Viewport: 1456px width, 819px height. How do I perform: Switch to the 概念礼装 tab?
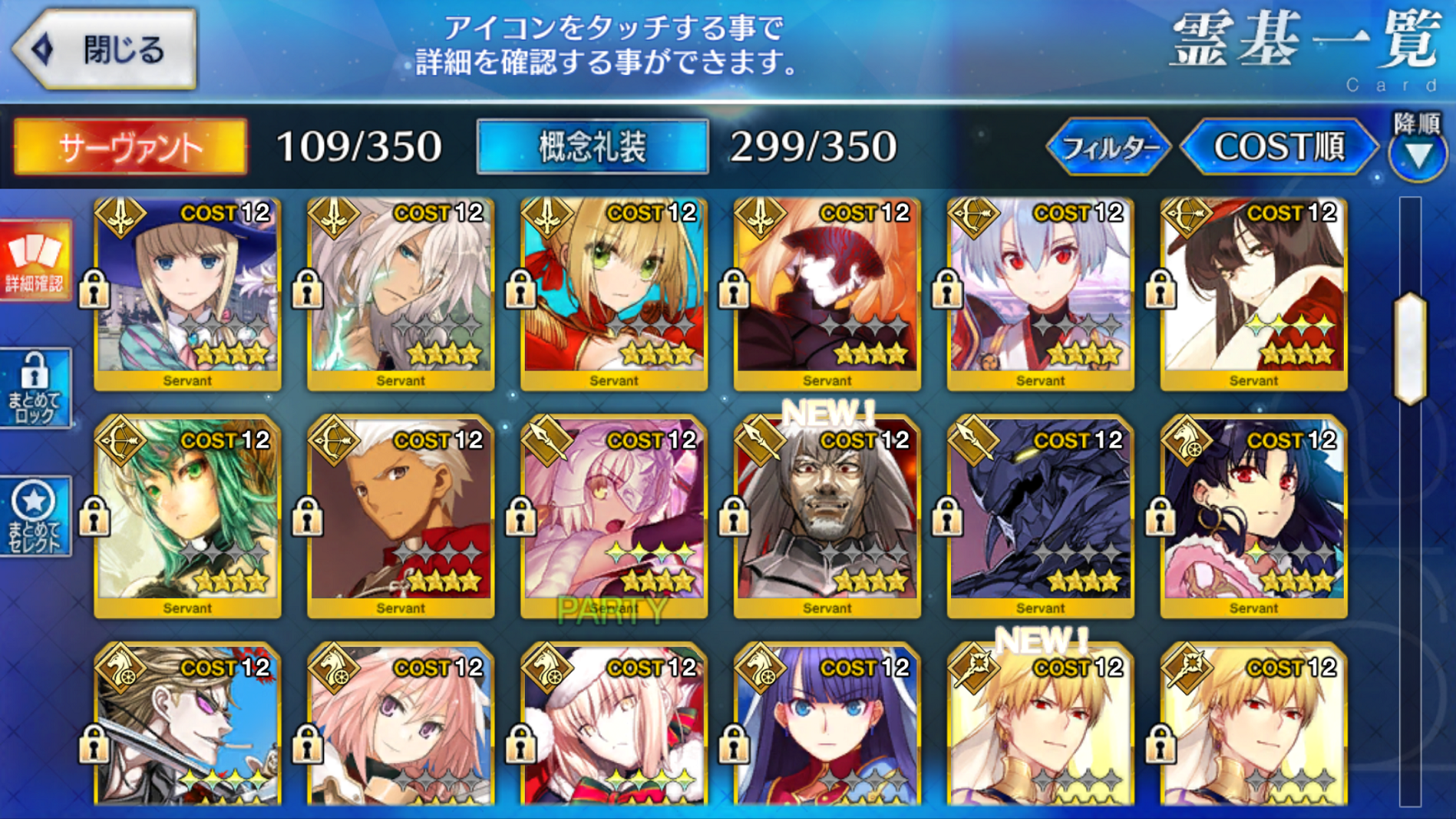(592, 147)
